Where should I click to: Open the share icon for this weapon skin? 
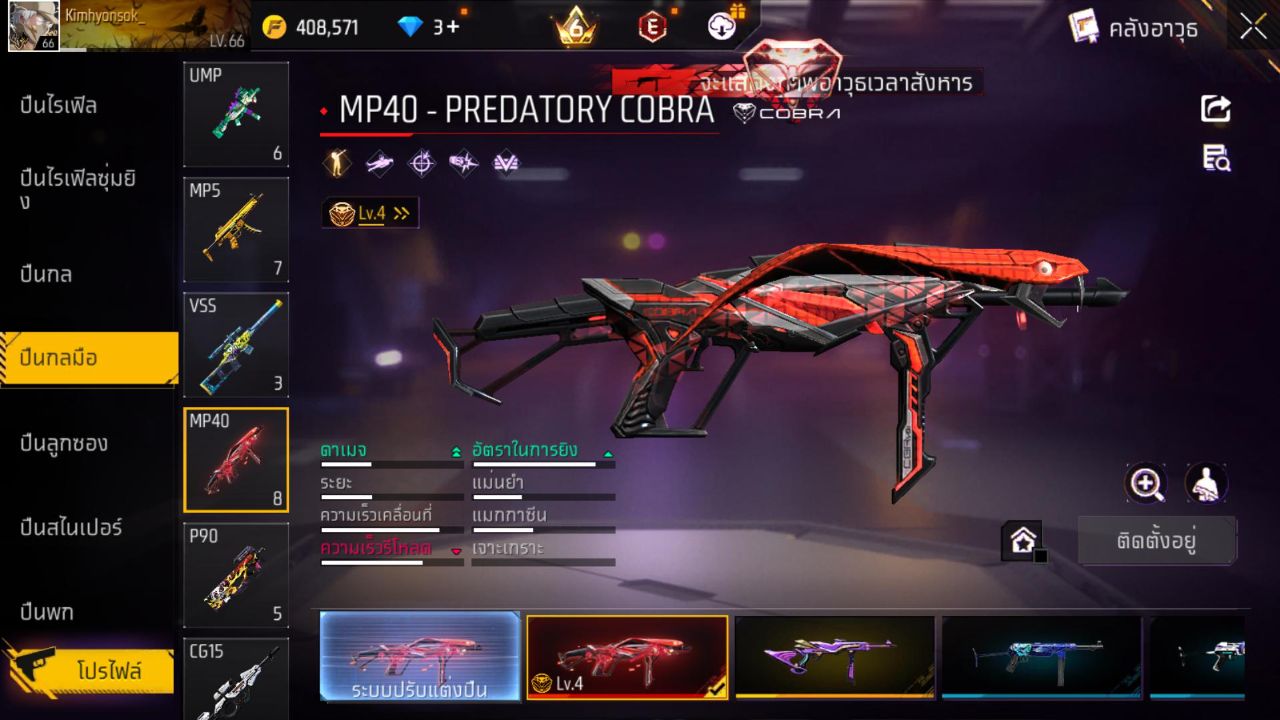[x=1216, y=110]
